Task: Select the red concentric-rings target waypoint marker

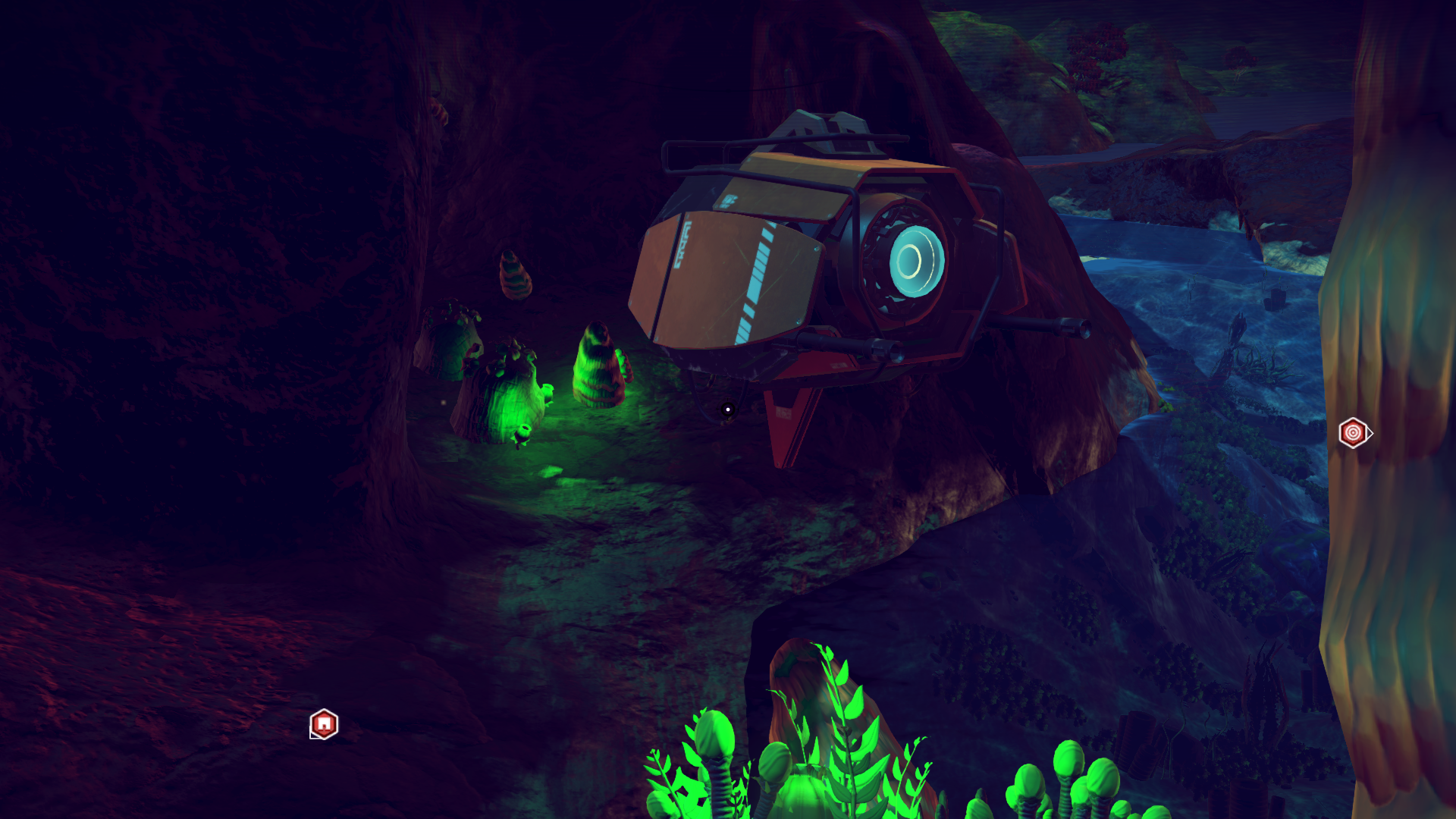Action: click(1353, 433)
